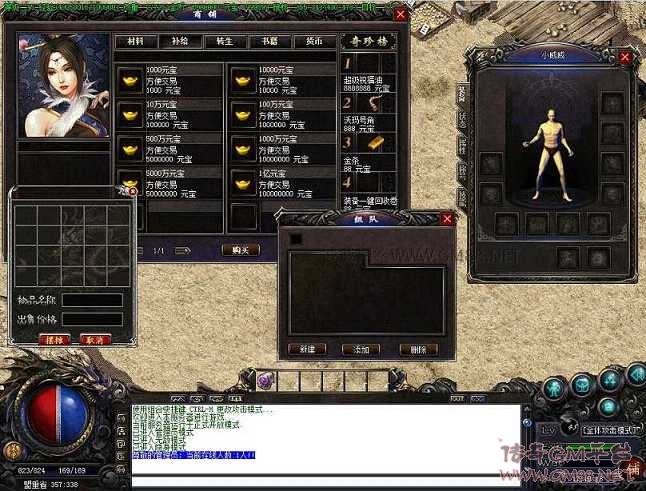Click the 物品名称 item name field

91,300
